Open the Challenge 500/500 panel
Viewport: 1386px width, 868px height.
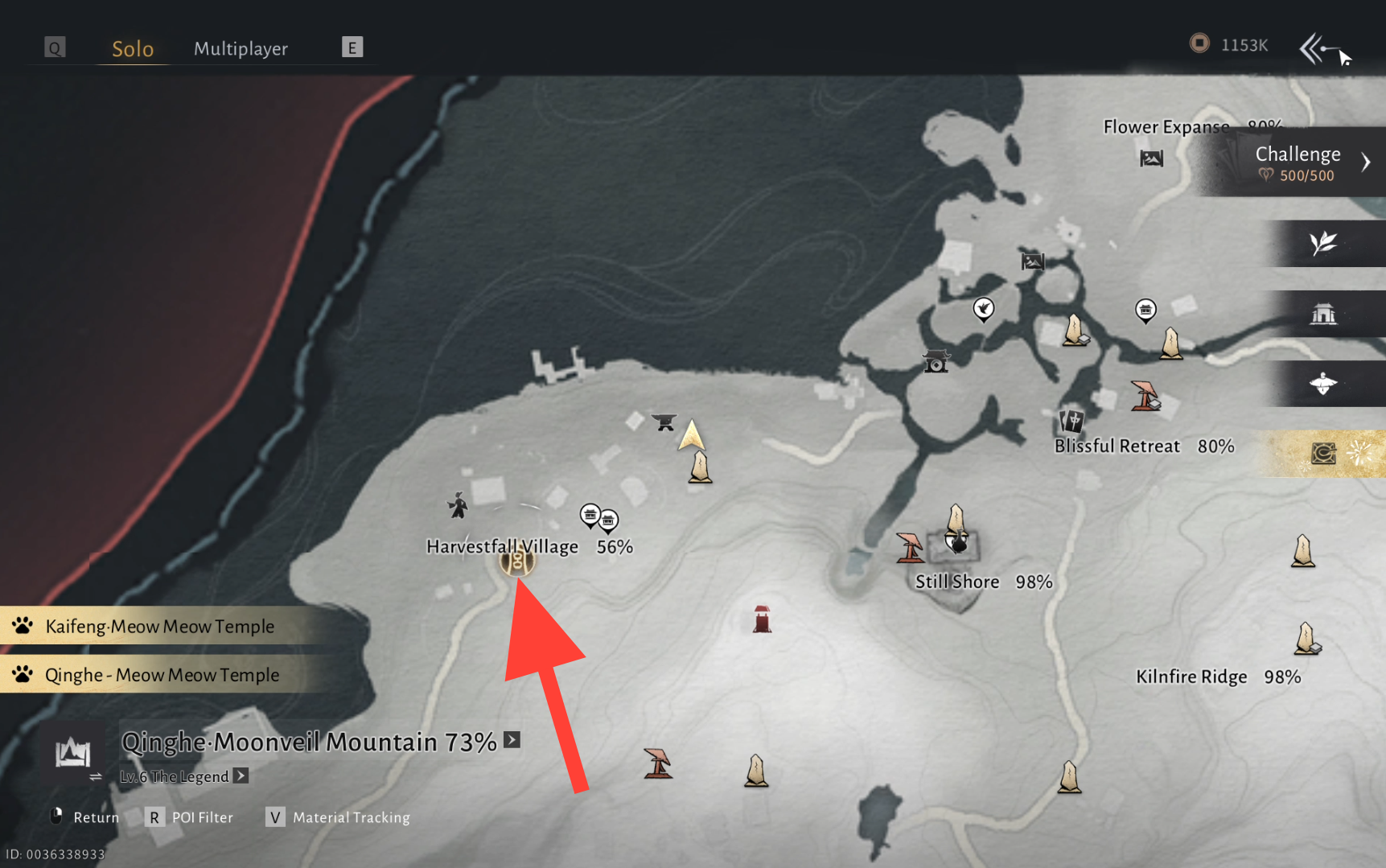tap(1297, 162)
